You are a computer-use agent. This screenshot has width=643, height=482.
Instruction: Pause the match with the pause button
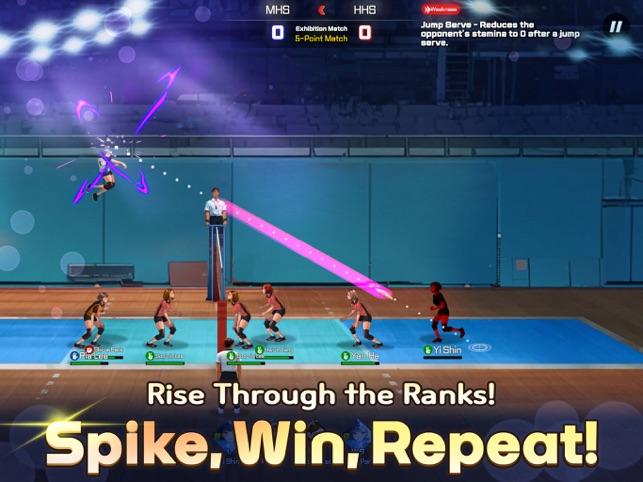(x=615, y=27)
